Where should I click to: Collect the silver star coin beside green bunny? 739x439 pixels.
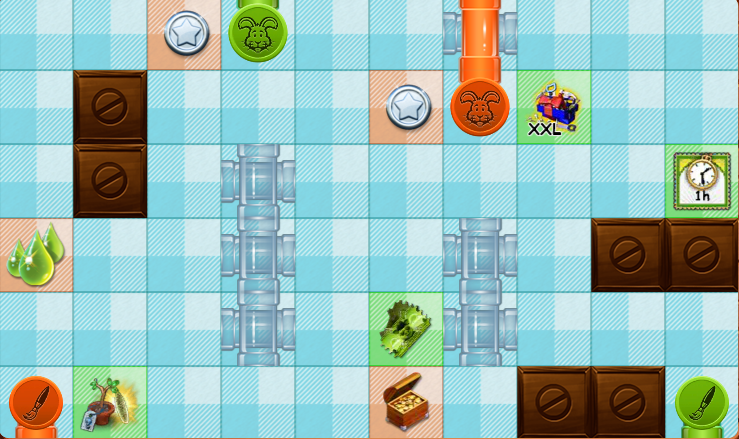pyautogui.click(x=186, y=33)
